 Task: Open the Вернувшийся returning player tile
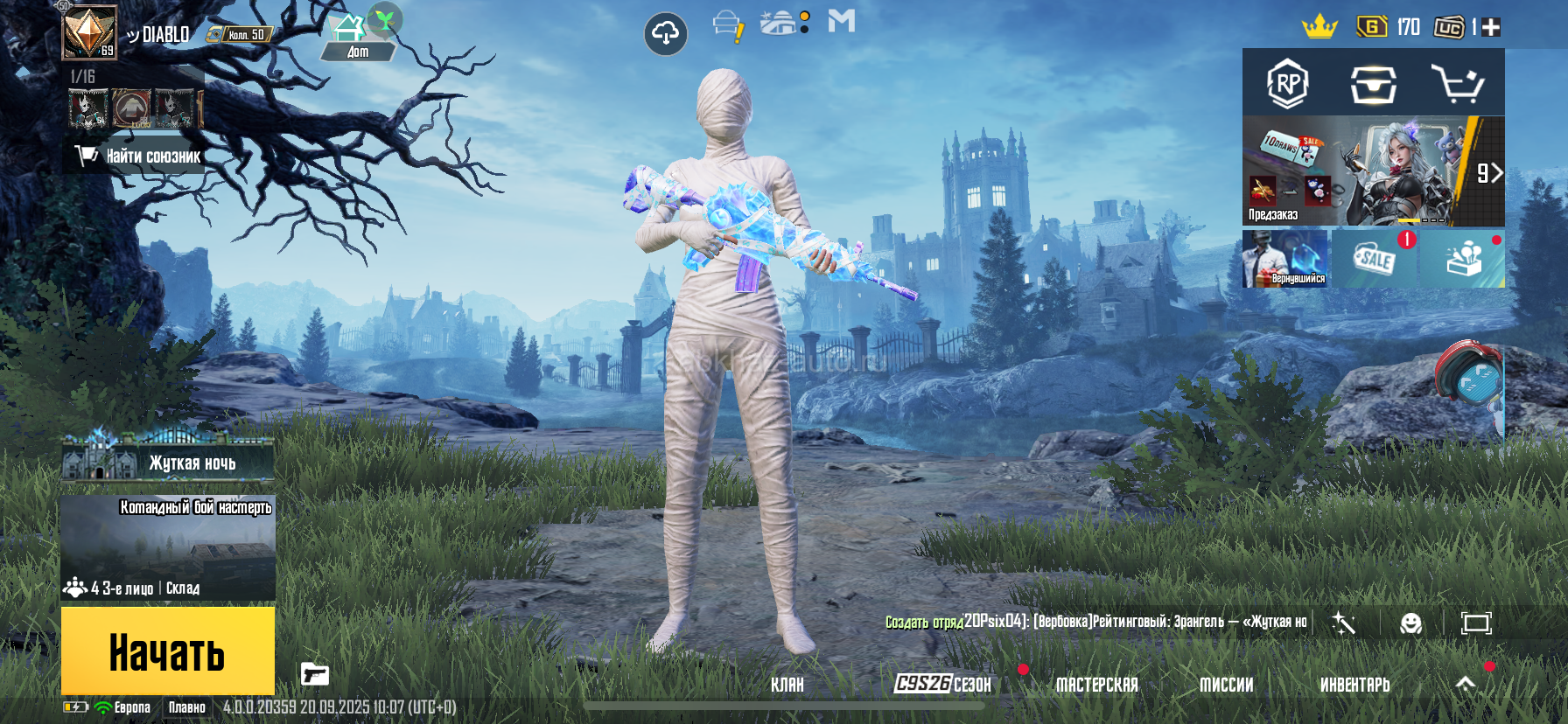tap(1285, 259)
